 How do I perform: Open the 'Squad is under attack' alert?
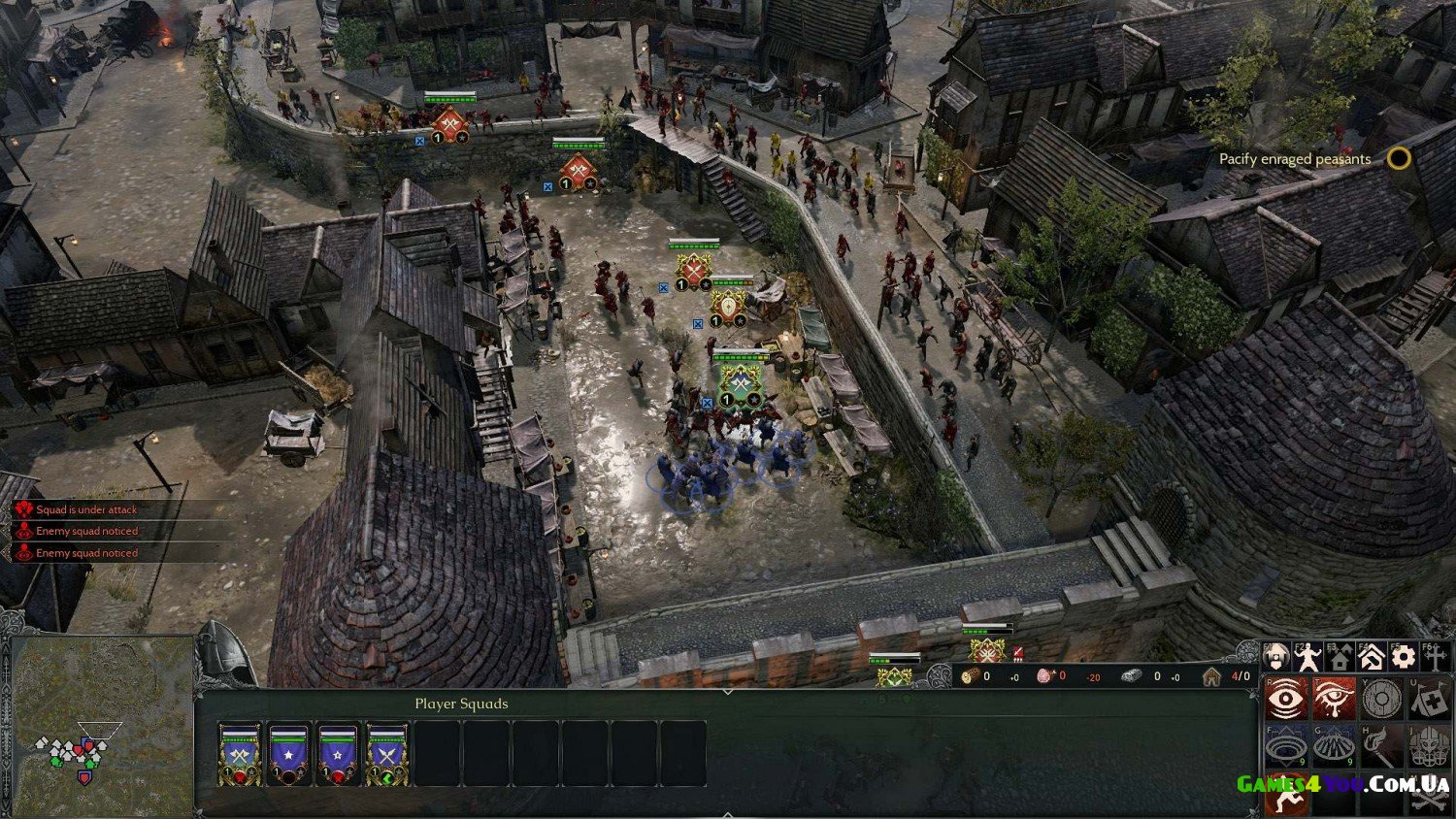[x=86, y=509]
